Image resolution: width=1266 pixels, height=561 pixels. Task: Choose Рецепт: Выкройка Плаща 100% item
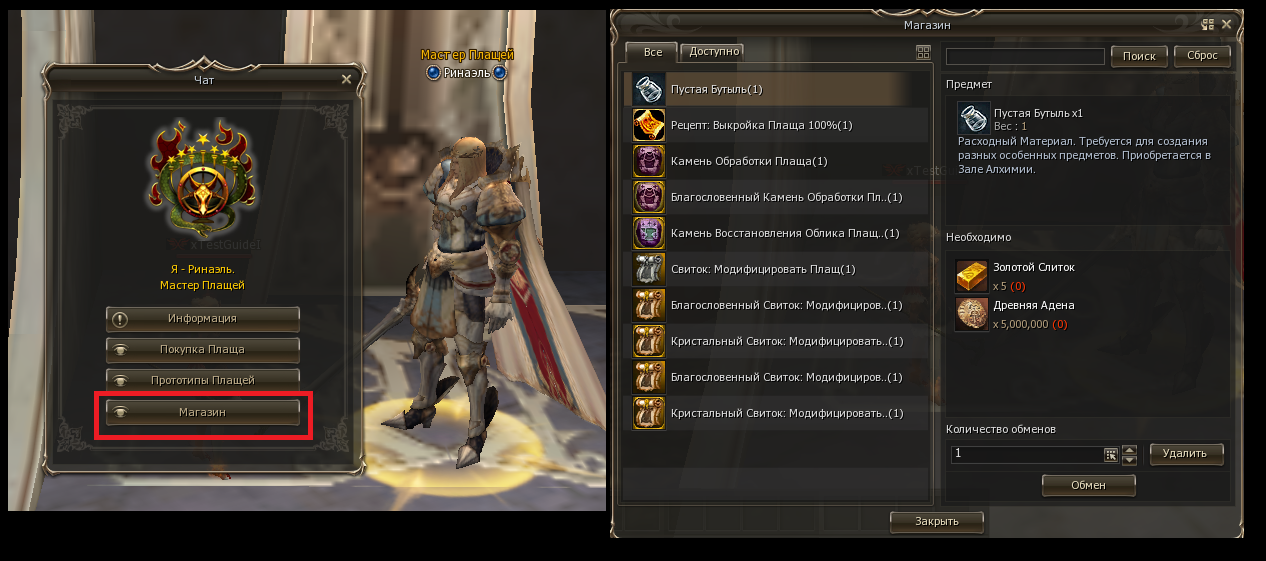(780, 125)
